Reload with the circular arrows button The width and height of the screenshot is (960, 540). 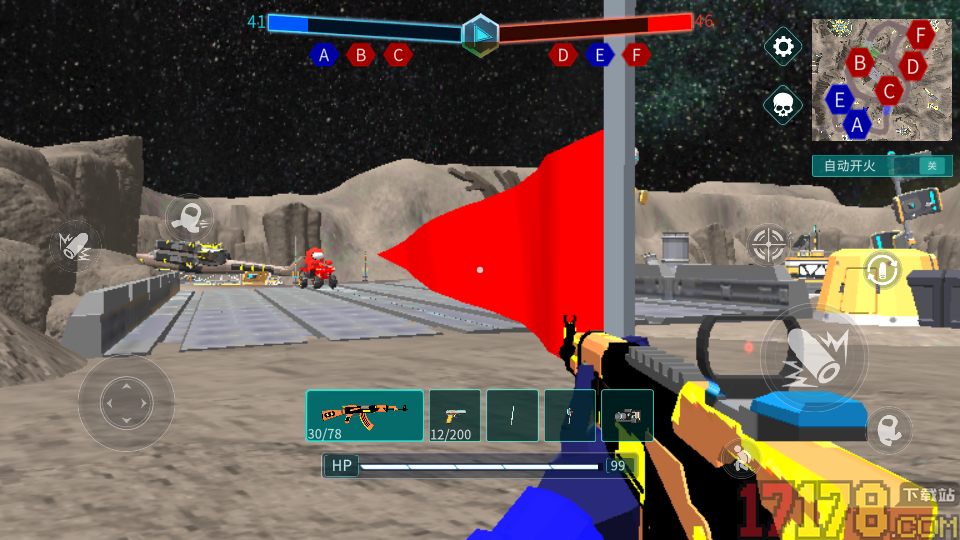[882, 269]
